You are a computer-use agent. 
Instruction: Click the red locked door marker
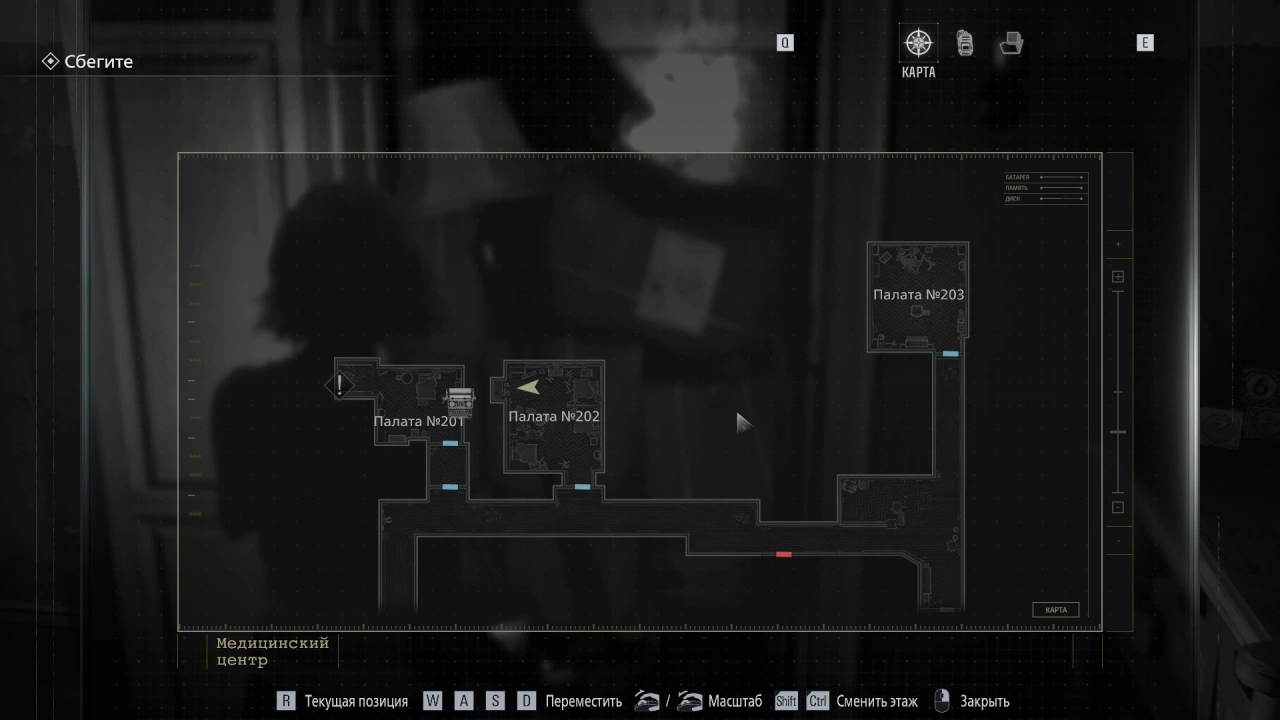tap(784, 554)
